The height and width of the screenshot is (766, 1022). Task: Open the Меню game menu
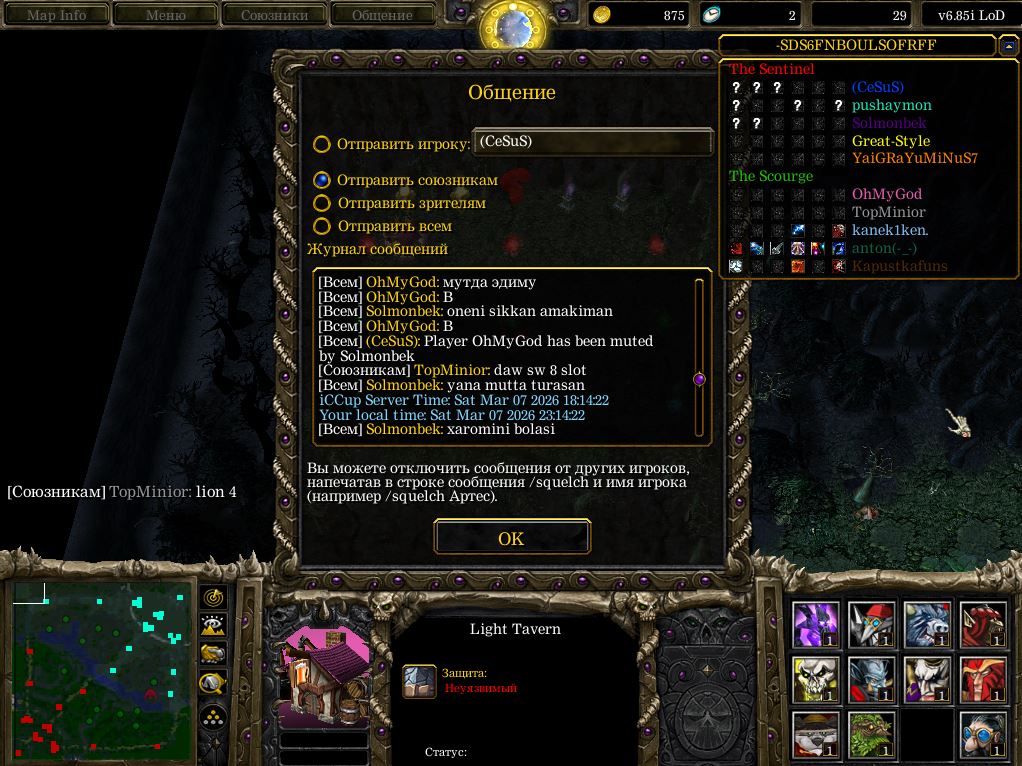click(166, 15)
